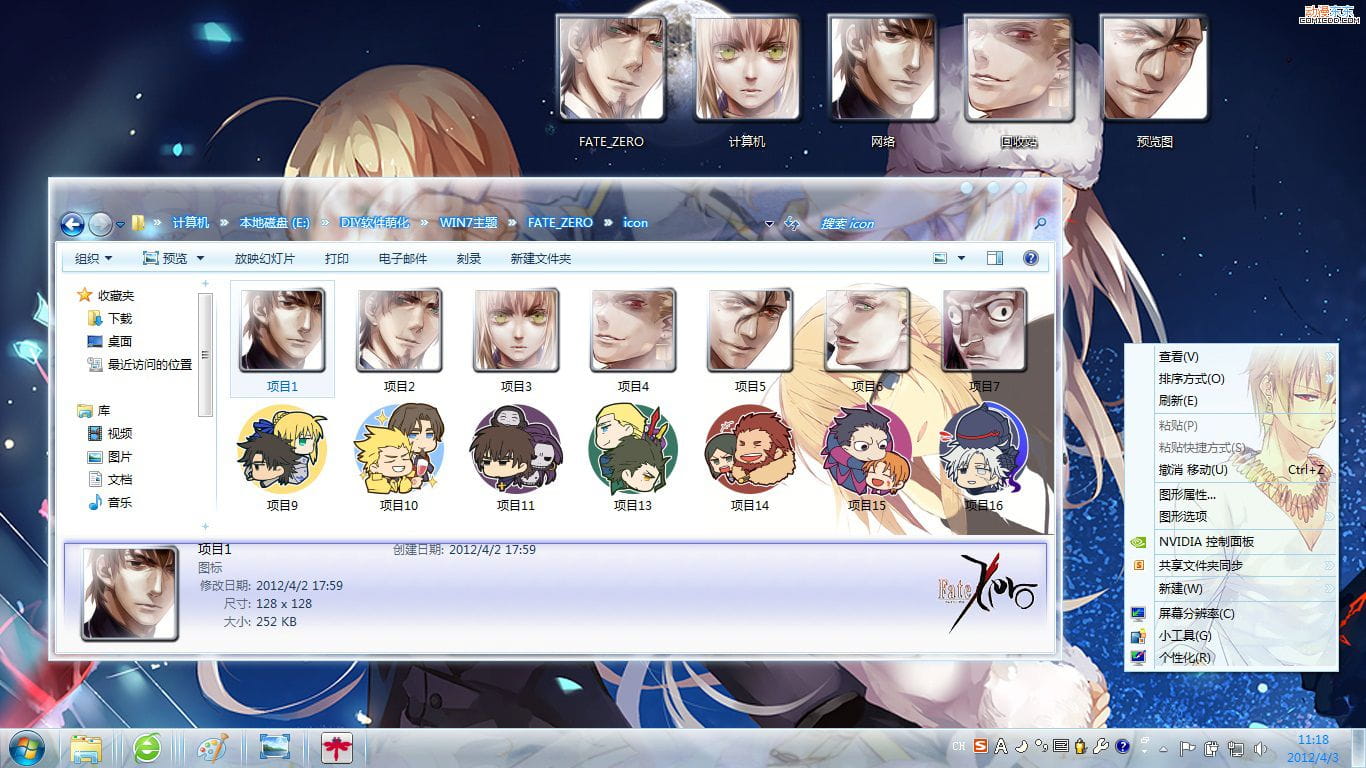Image resolution: width=1366 pixels, height=768 pixels.
Task: Select the 项目10 icon thumbnail
Action: [x=399, y=448]
